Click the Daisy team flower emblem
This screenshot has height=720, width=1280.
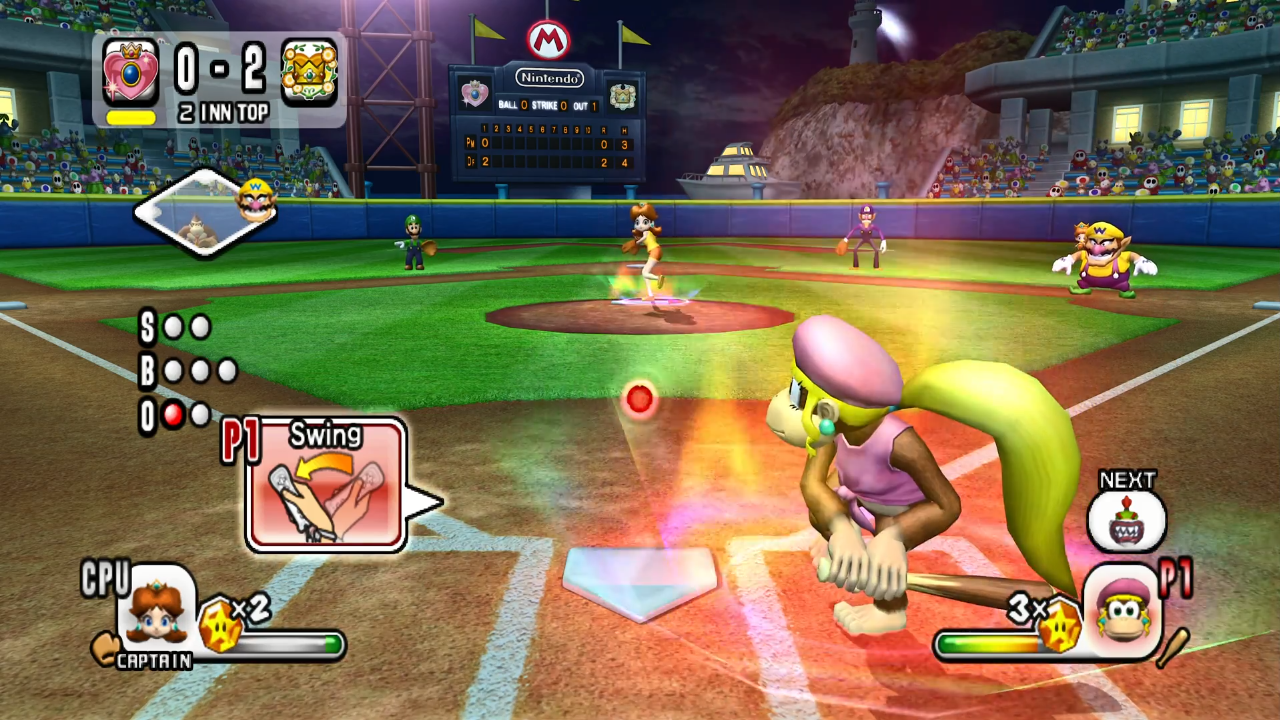pos(309,72)
